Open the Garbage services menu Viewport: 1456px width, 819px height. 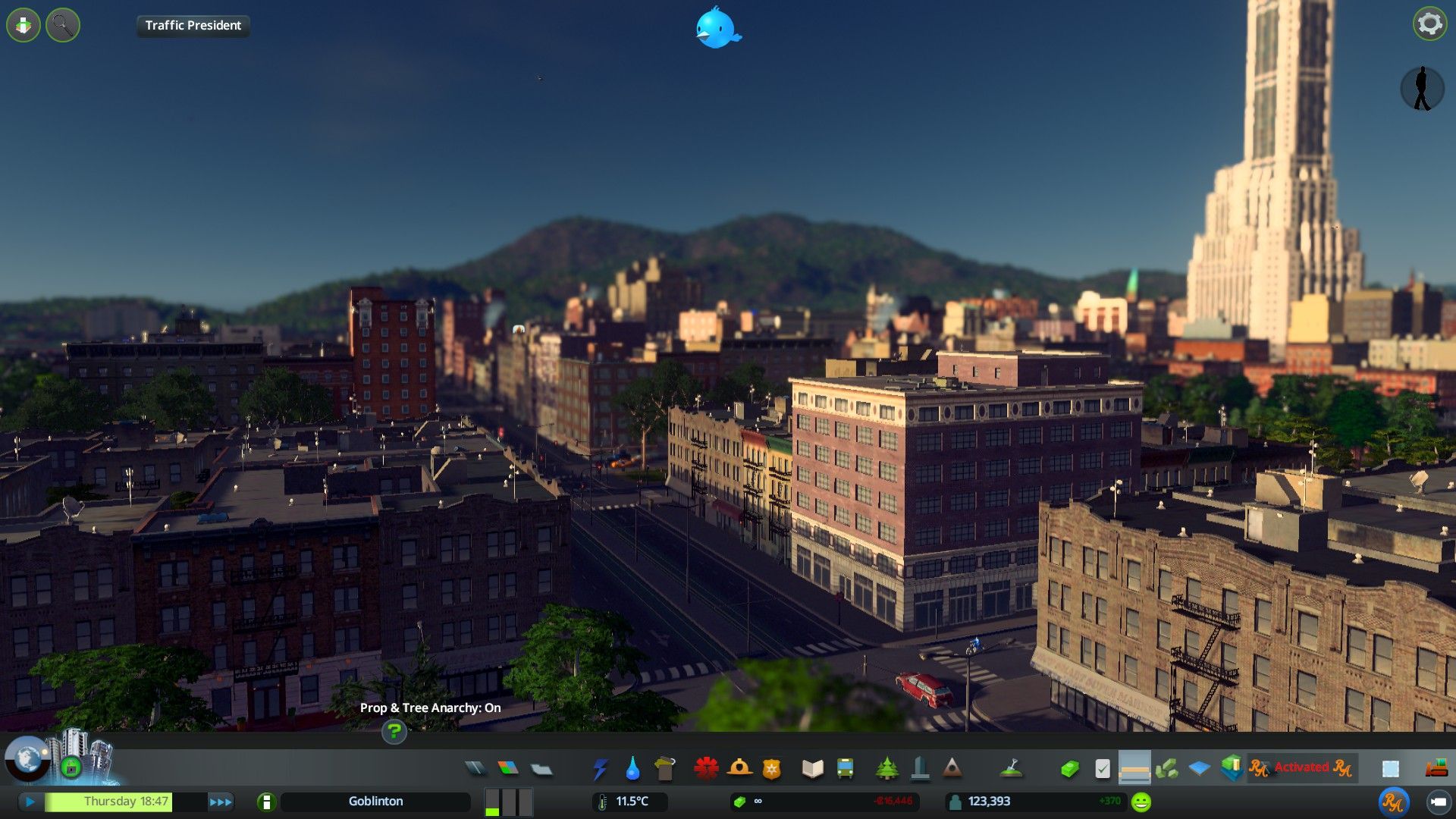pyautogui.click(x=664, y=769)
